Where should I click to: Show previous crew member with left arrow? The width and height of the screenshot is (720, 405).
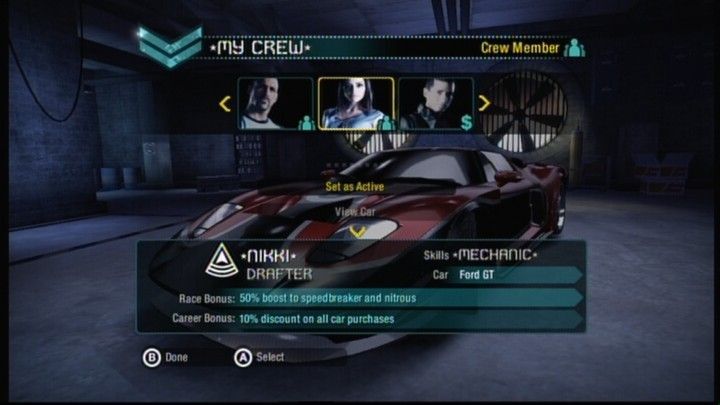click(225, 102)
